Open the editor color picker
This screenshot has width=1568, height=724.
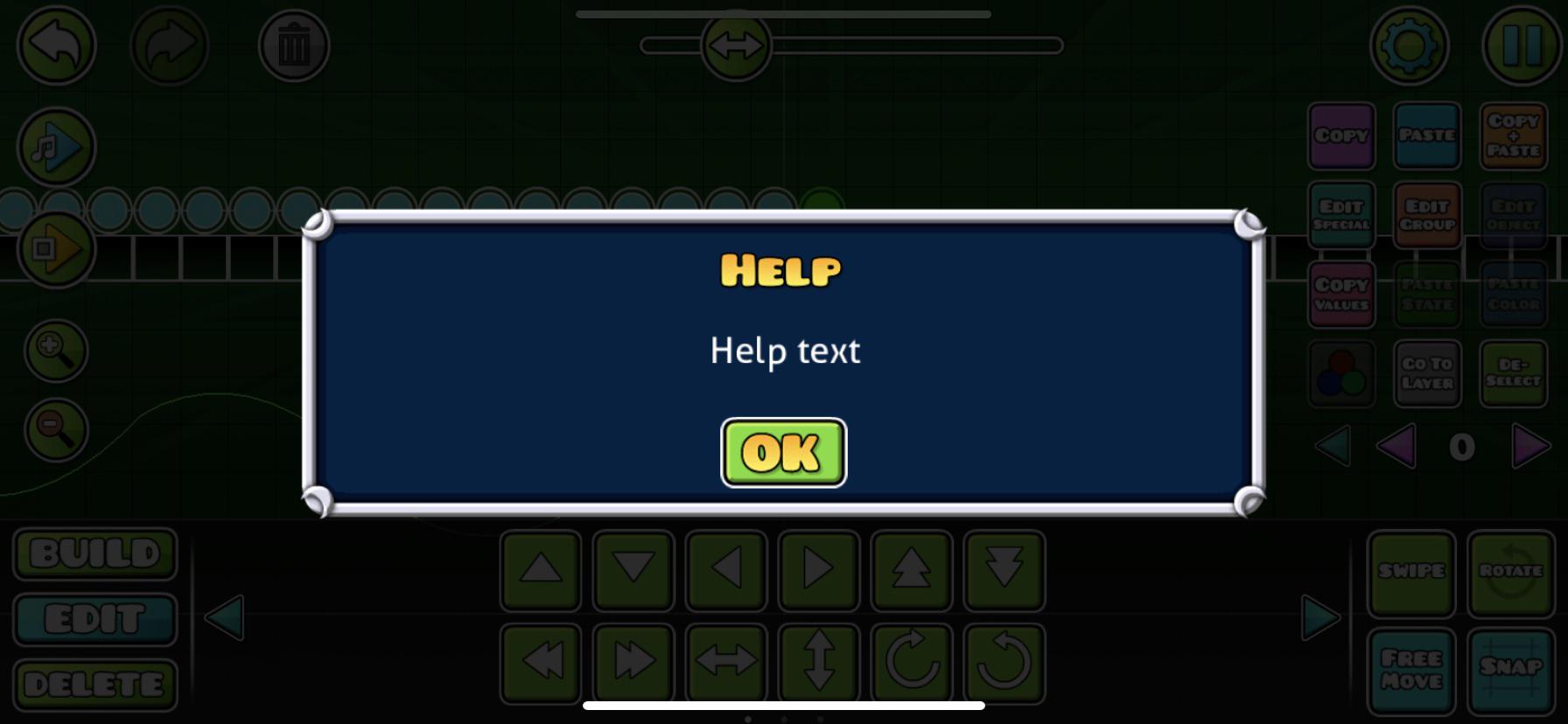(1341, 372)
